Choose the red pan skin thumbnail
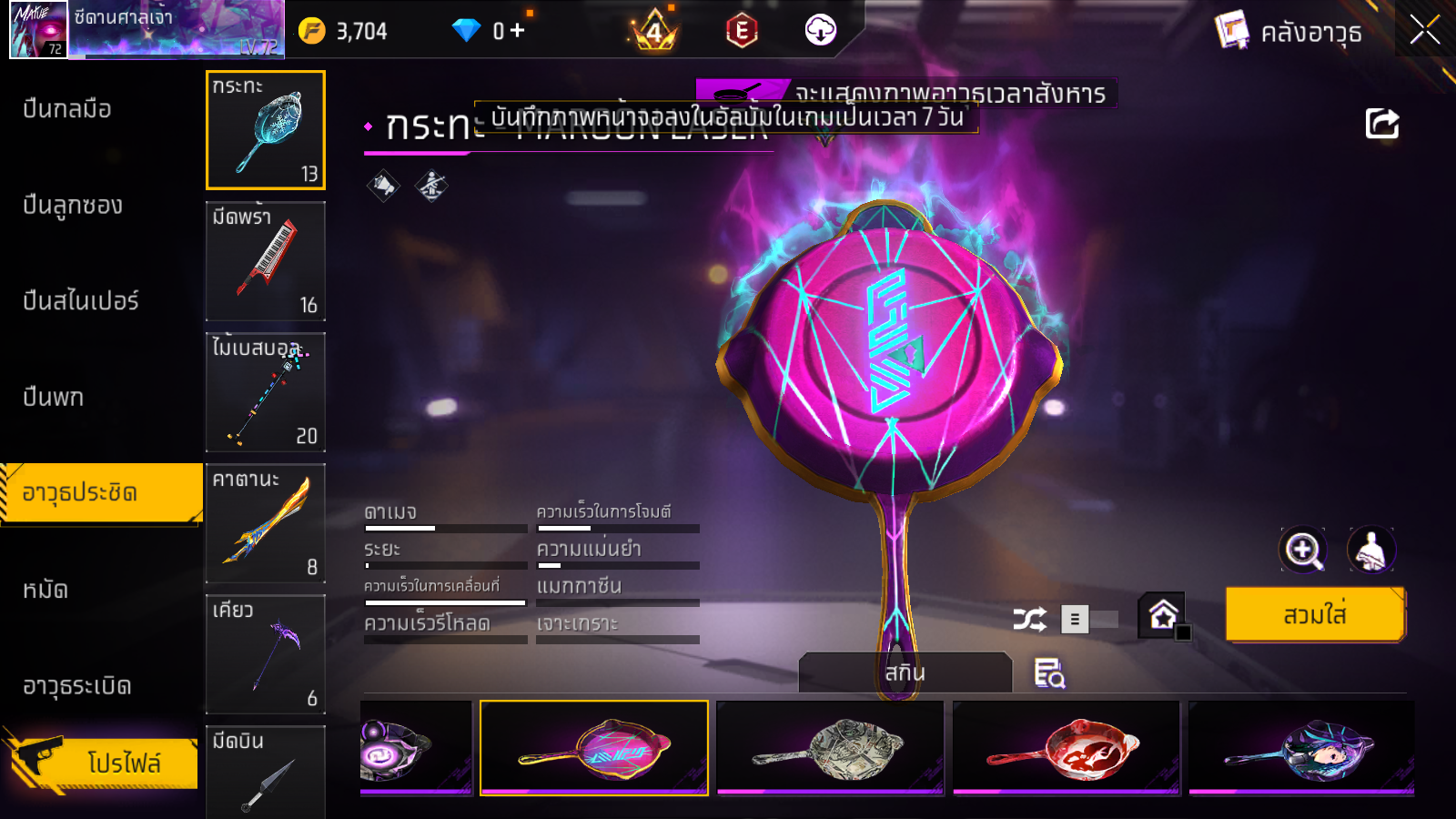The image size is (1456, 819). tap(1067, 748)
